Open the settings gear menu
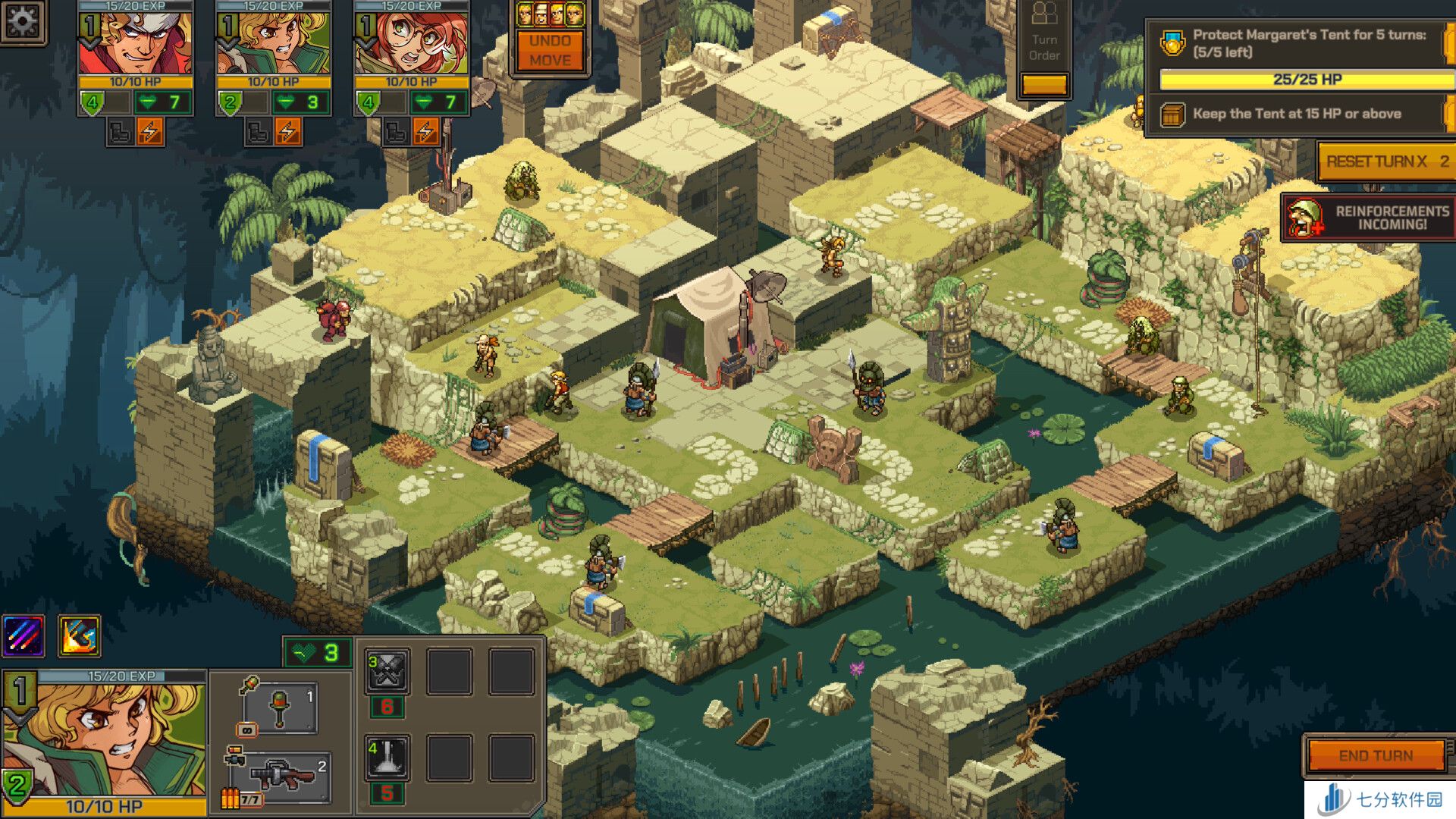 tap(23, 21)
